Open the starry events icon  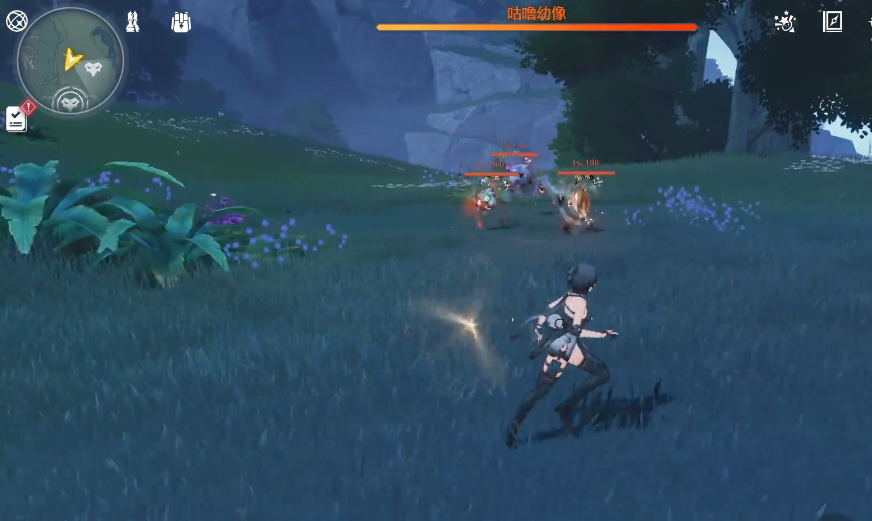[x=785, y=21]
